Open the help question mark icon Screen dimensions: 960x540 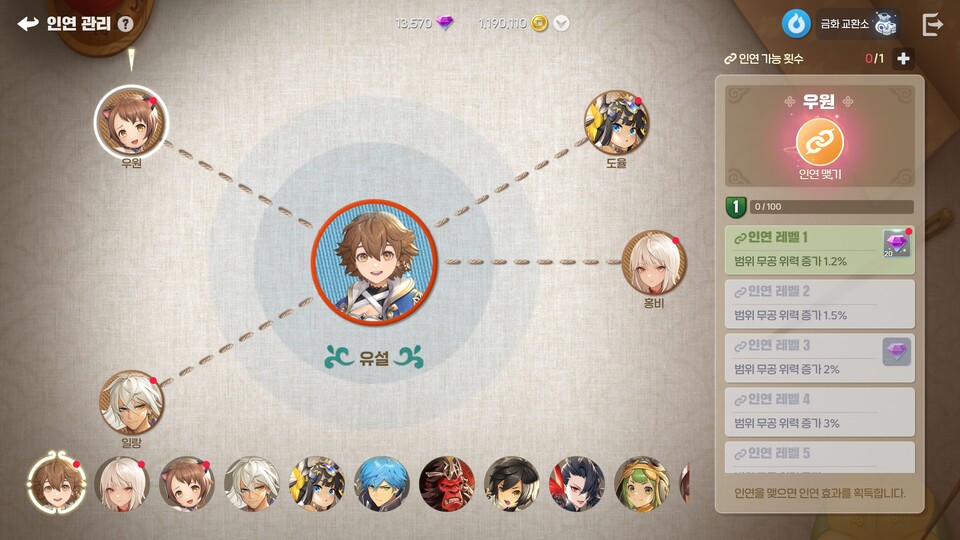[125, 25]
